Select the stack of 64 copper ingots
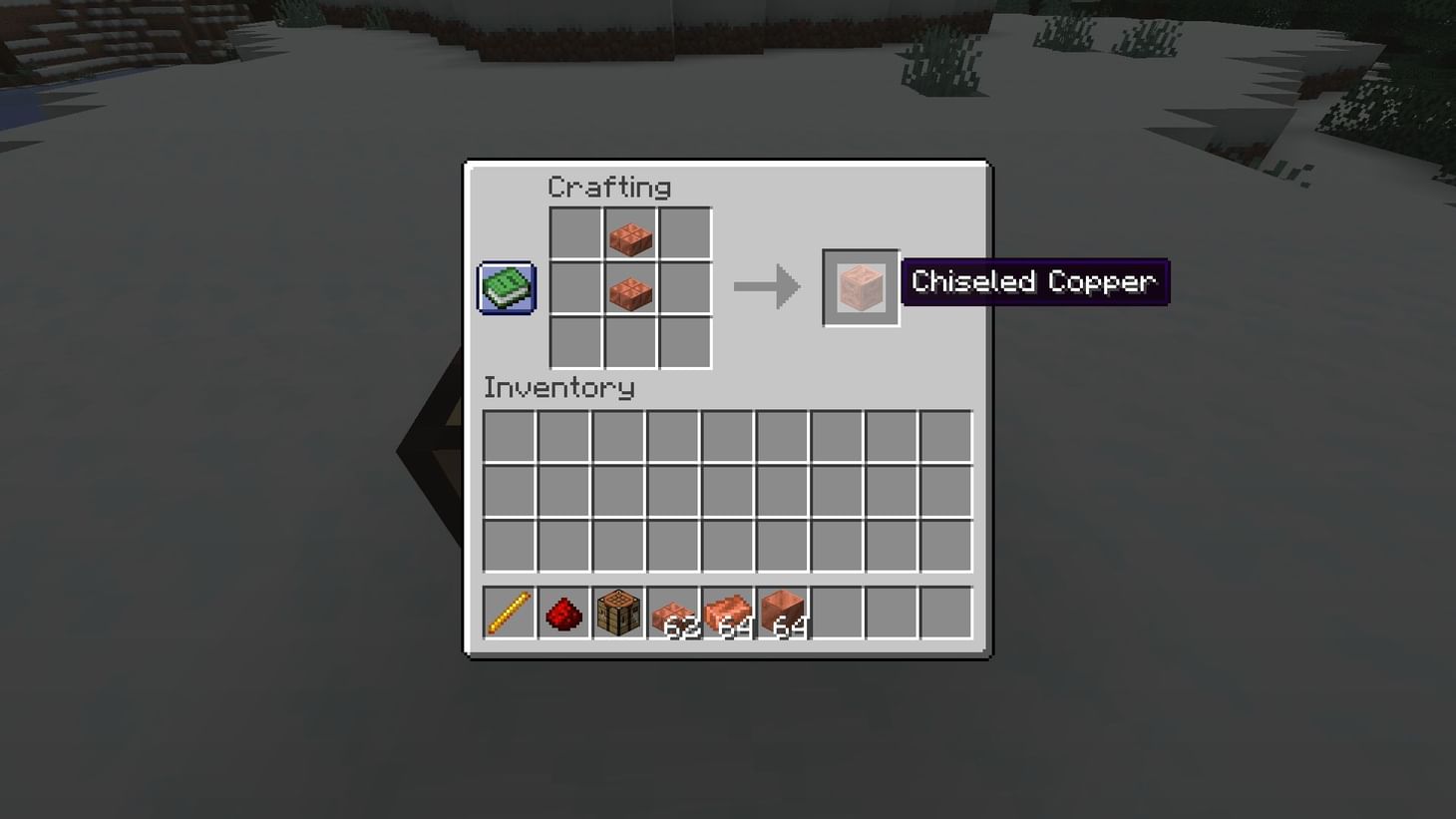The width and height of the screenshot is (1456, 819). pos(727,612)
